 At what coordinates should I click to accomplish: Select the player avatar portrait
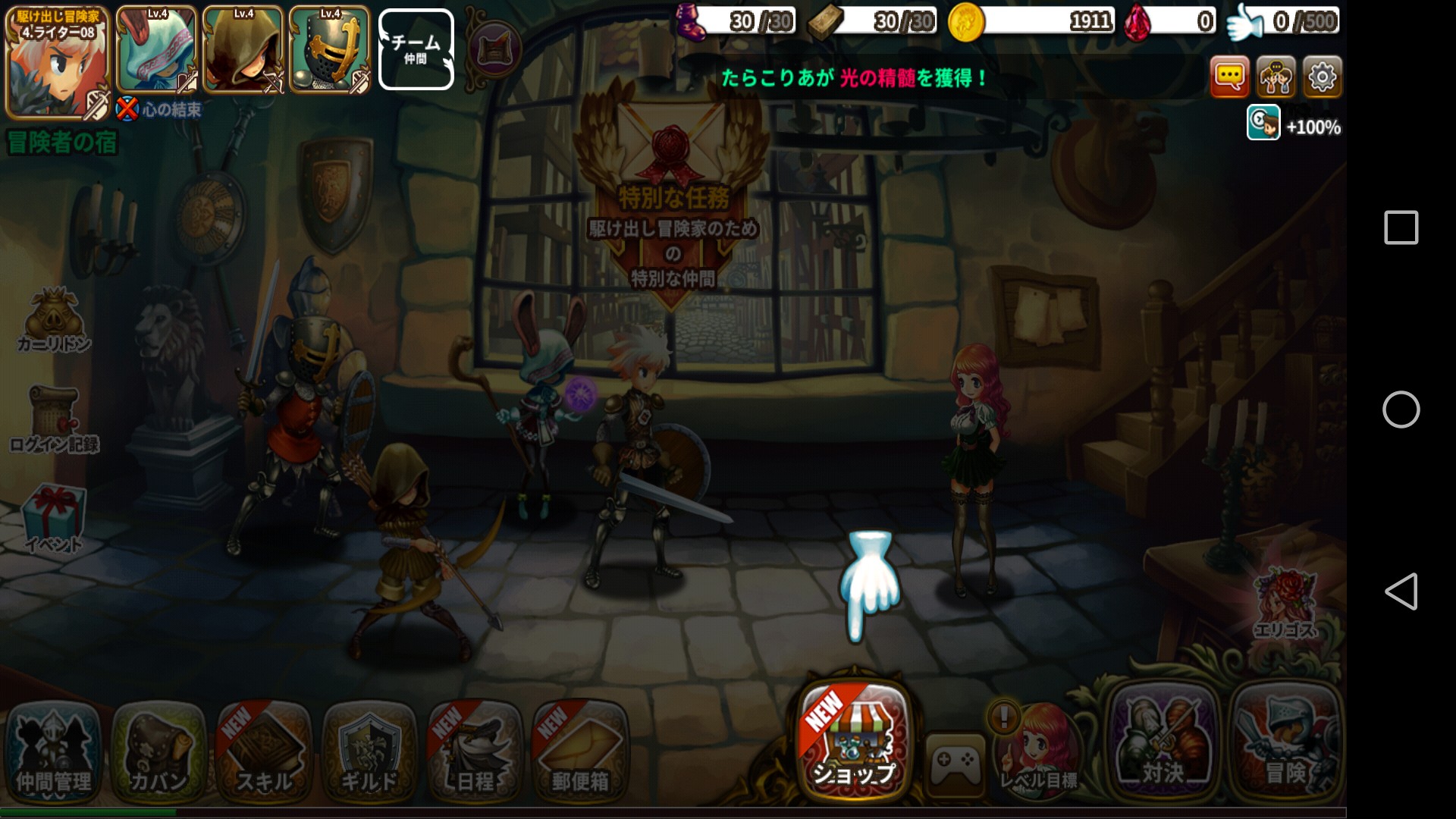(x=57, y=62)
